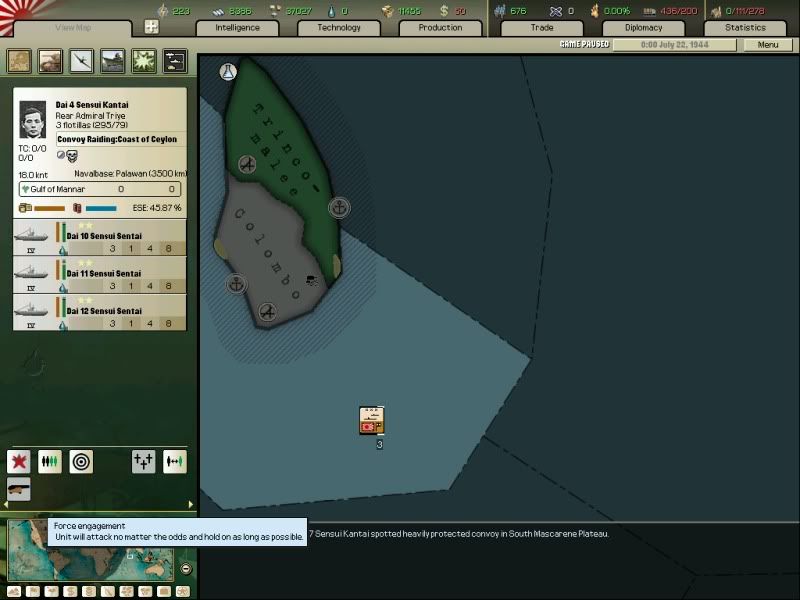Select the Dai 10 Sensui Sentai flotilla
The width and height of the screenshot is (800, 600).
pyautogui.click(x=99, y=237)
